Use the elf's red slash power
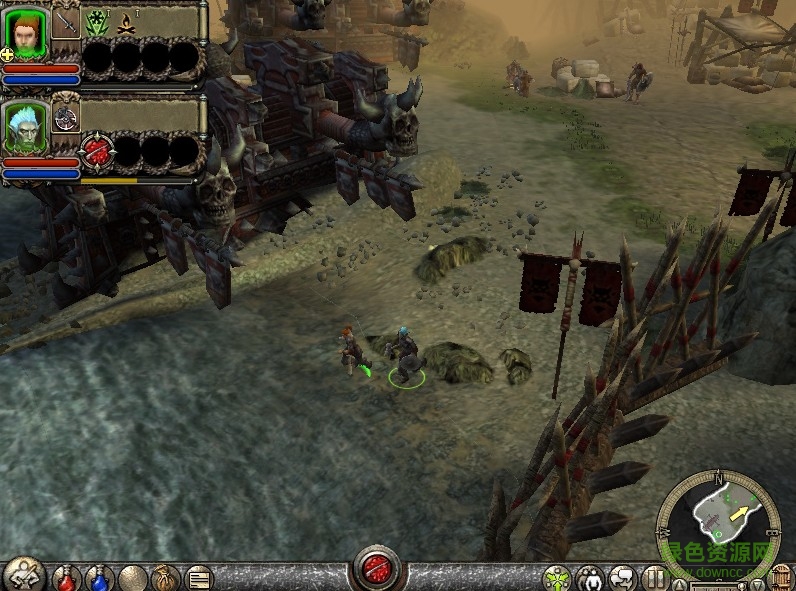796x591 pixels. (97, 151)
